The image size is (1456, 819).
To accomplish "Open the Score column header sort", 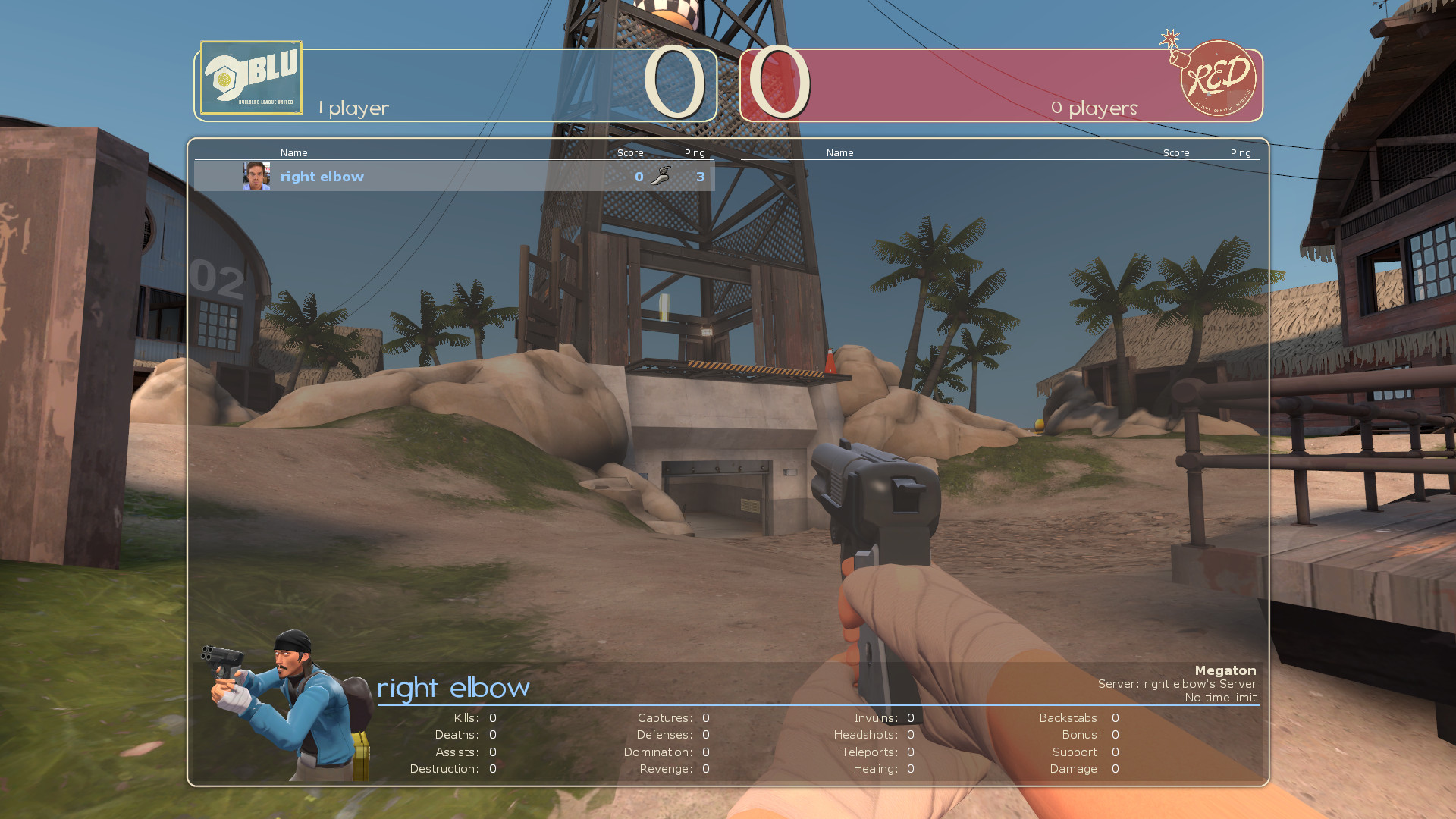I will pyautogui.click(x=630, y=152).
